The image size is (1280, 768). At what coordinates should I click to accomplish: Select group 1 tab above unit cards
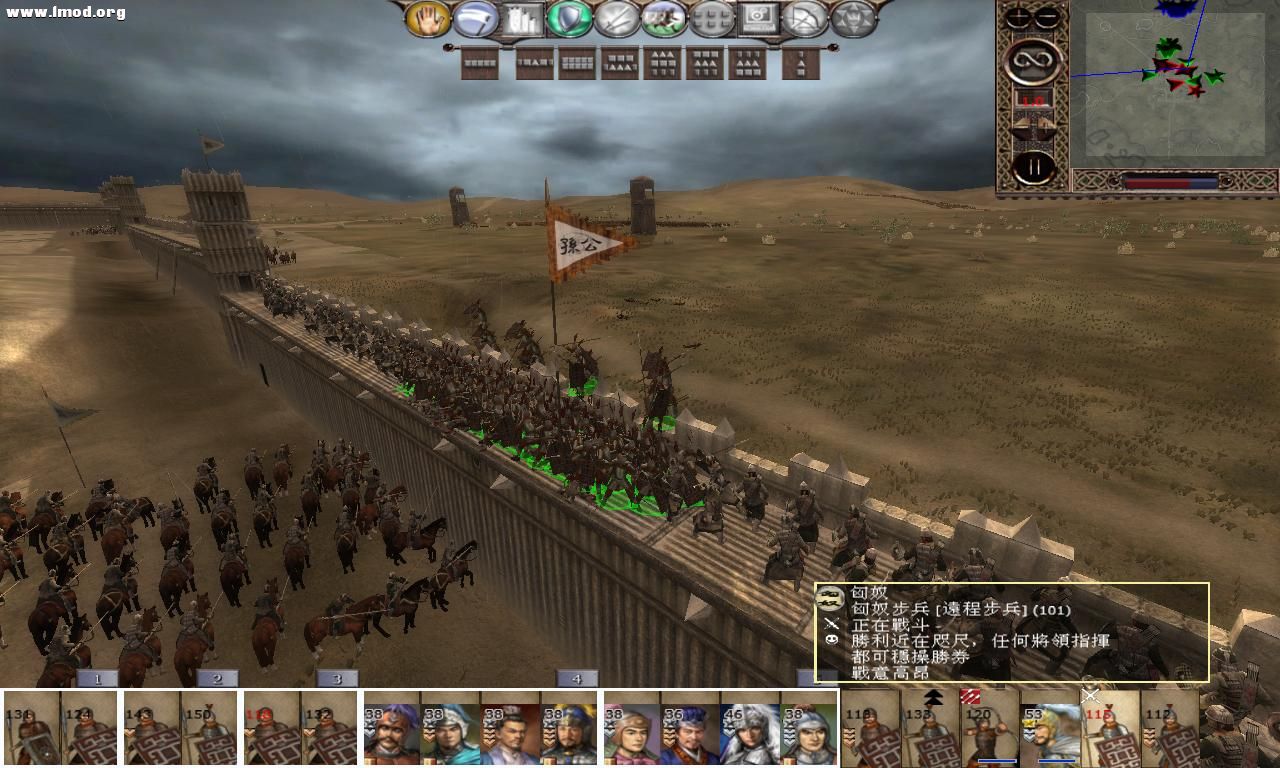click(97, 679)
